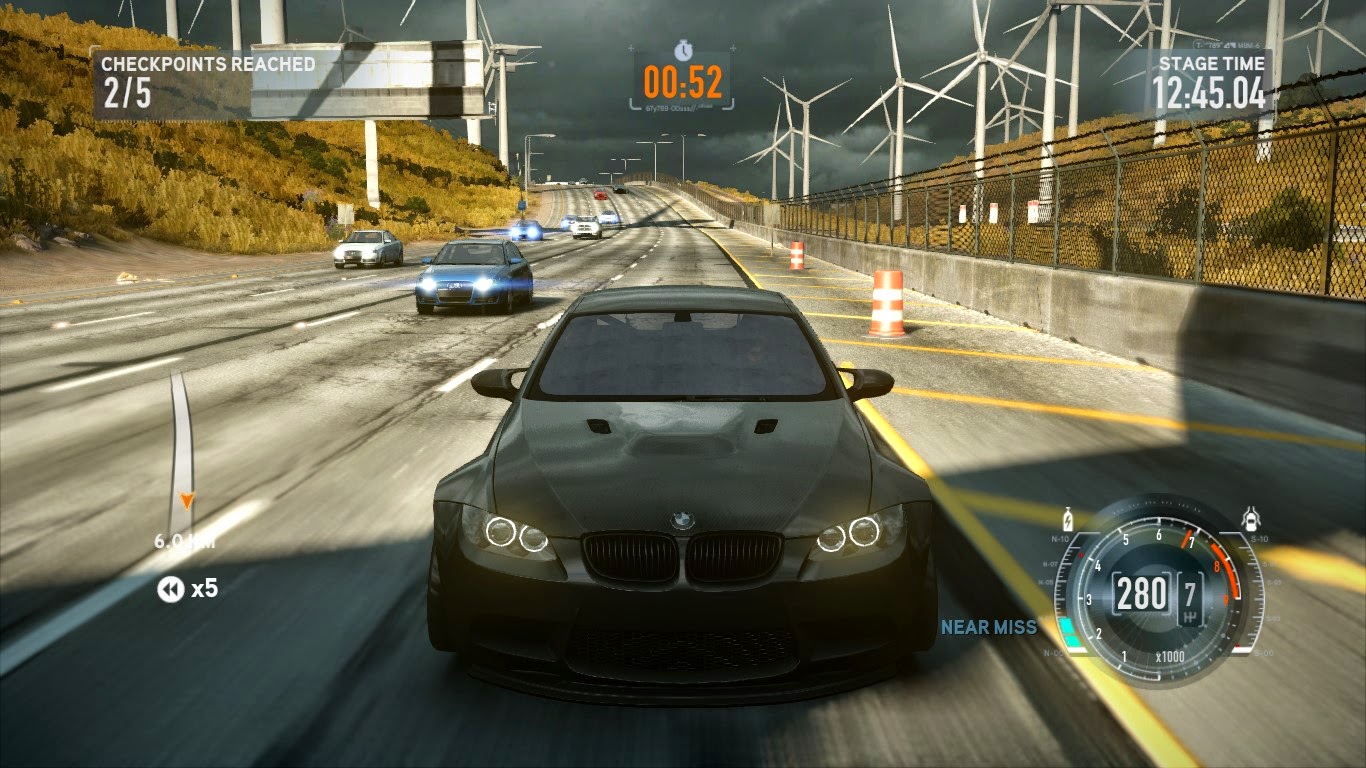Select the nitrous bottle icon on the speedometer
1366x768 pixels.
(x=1067, y=519)
